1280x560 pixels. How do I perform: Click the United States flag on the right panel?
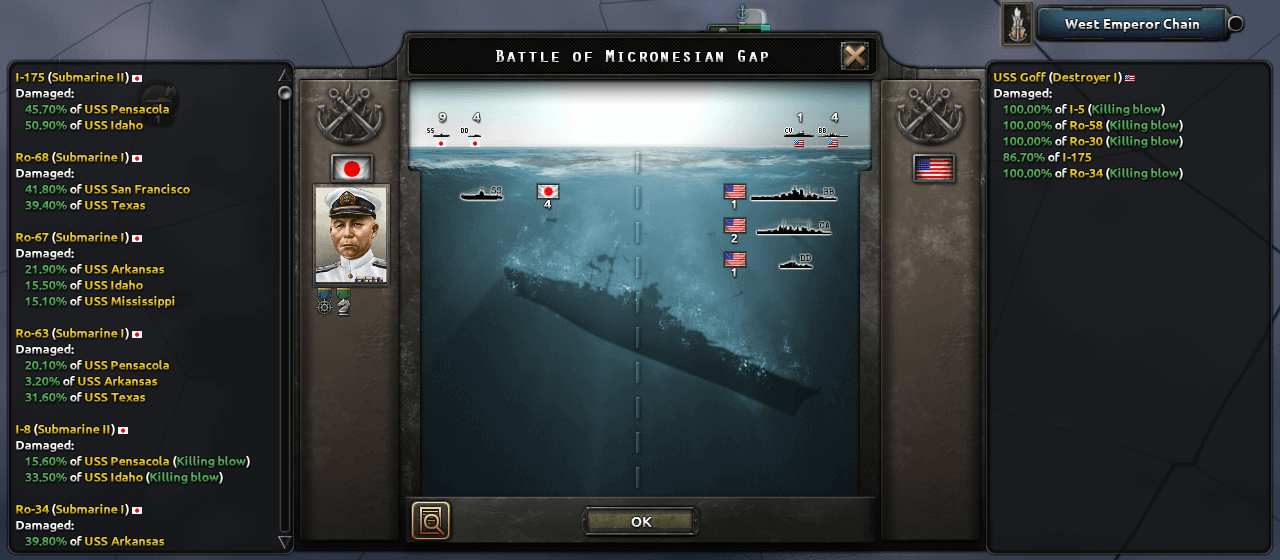(x=934, y=168)
